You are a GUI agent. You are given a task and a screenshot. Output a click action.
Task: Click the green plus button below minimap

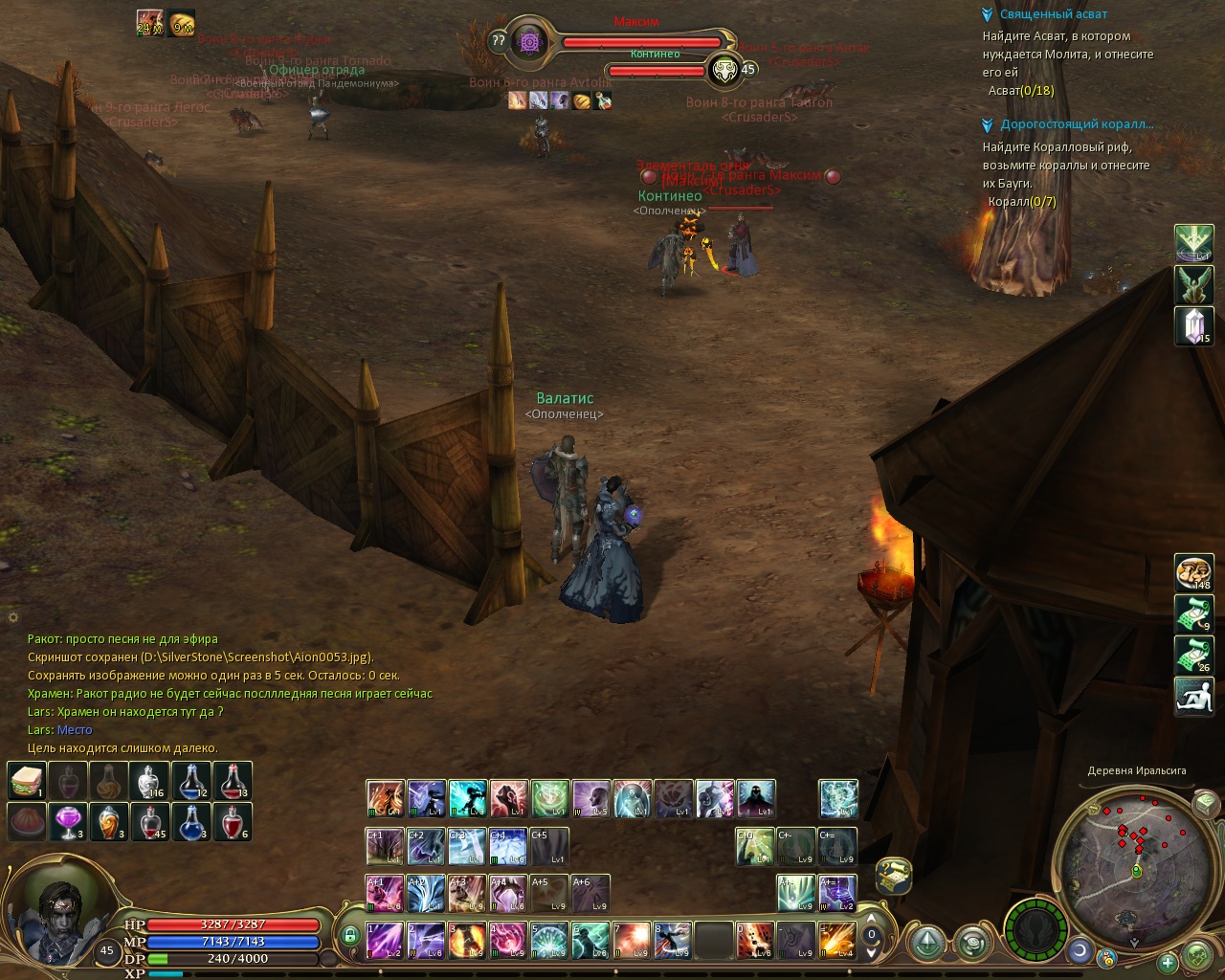click(x=1167, y=962)
